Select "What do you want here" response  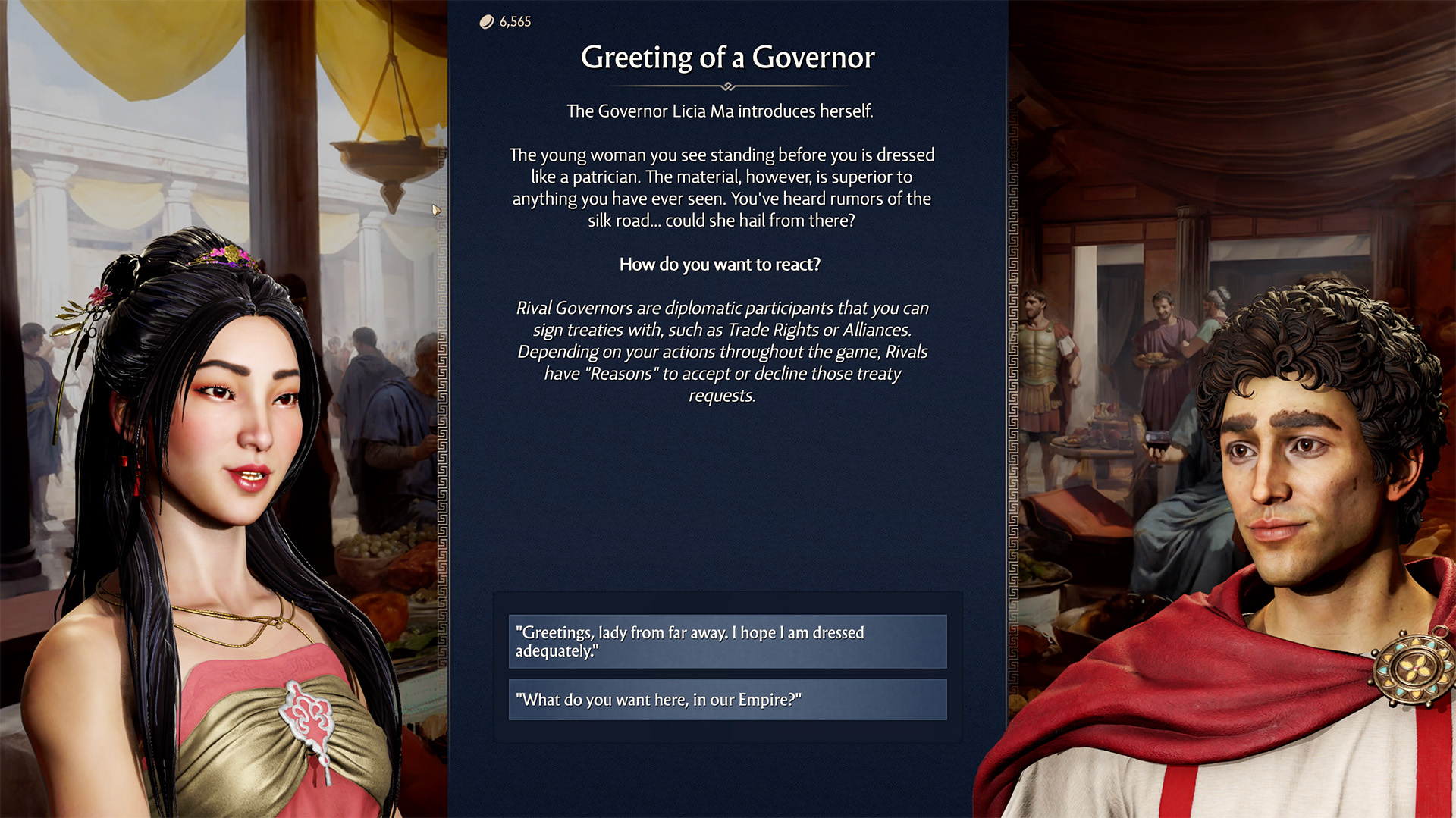point(727,700)
